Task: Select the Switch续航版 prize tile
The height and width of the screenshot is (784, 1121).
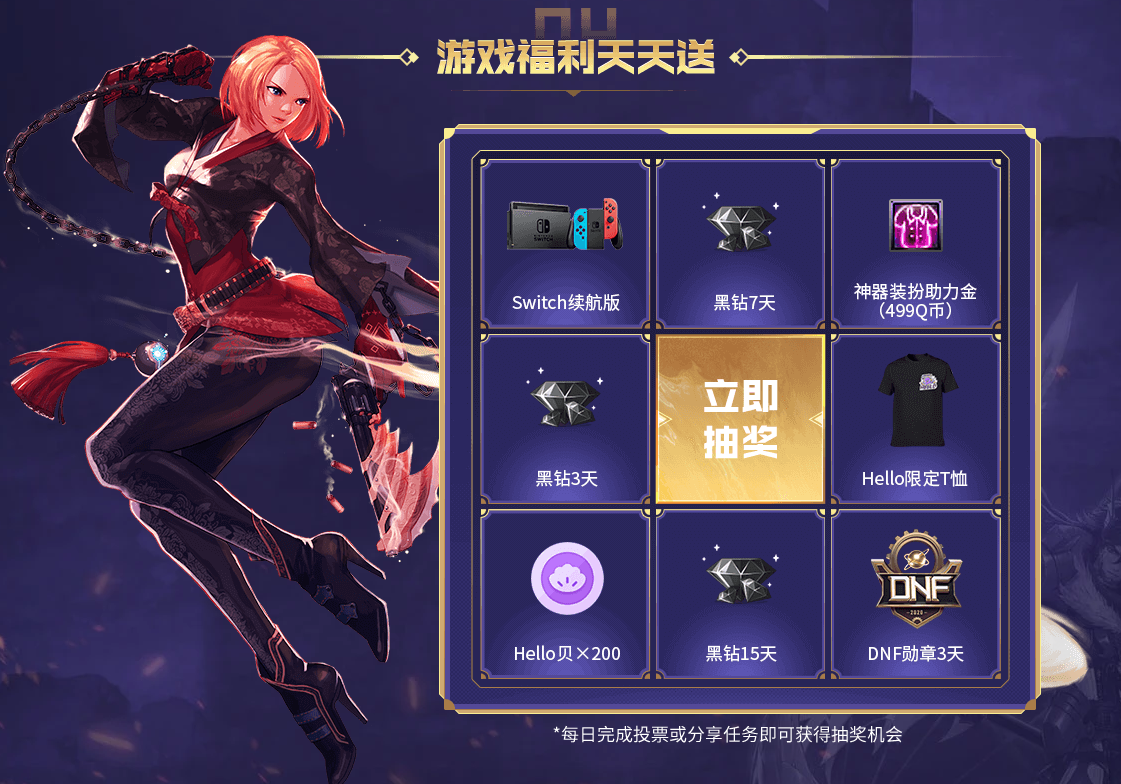Action: point(565,244)
